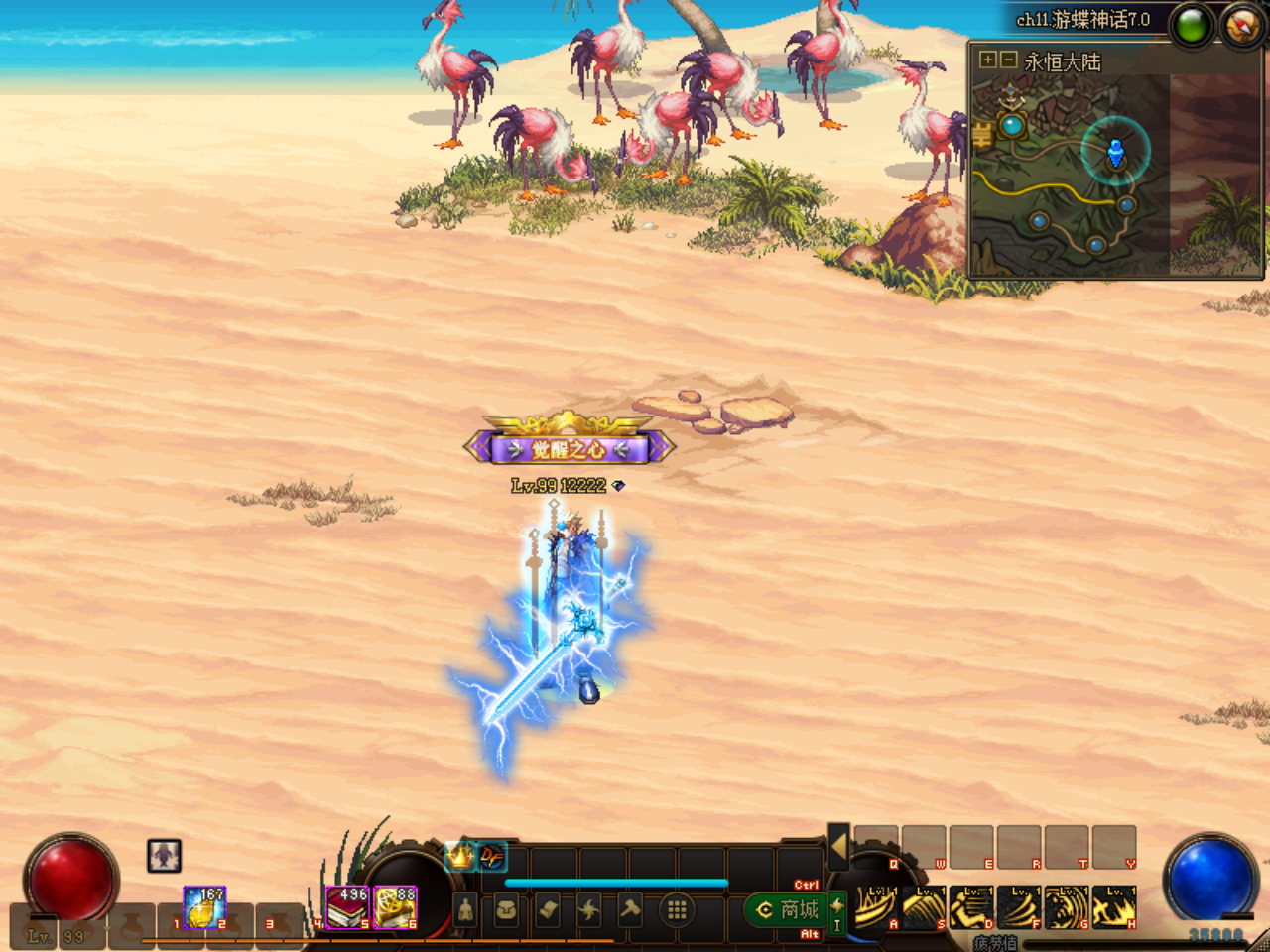The height and width of the screenshot is (952, 1270).
Task: Activate the swirl skill on key G
Action: tap(1067, 907)
